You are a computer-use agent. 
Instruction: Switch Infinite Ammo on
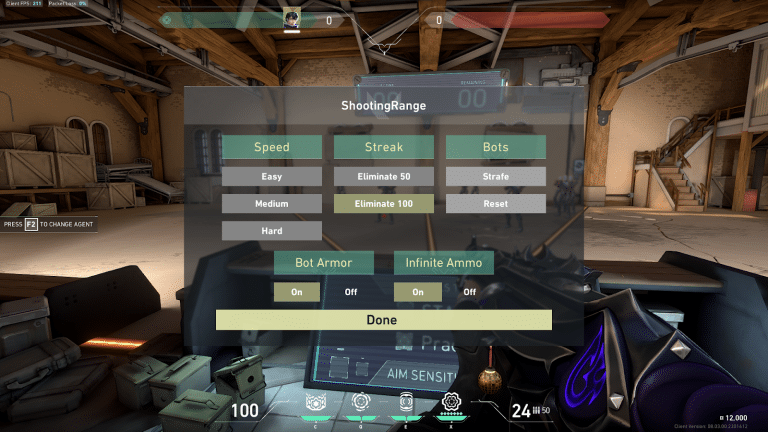pos(417,292)
